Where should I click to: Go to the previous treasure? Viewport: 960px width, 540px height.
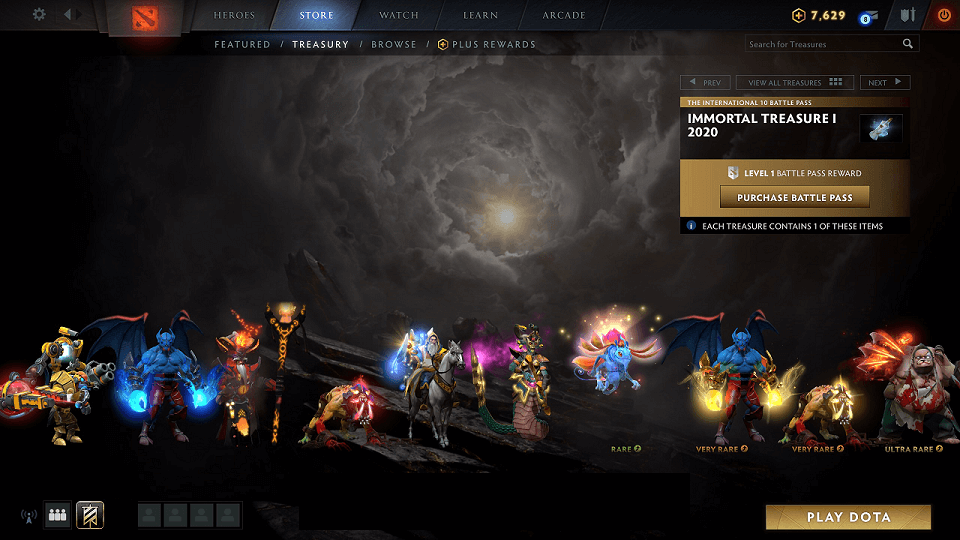click(x=705, y=83)
